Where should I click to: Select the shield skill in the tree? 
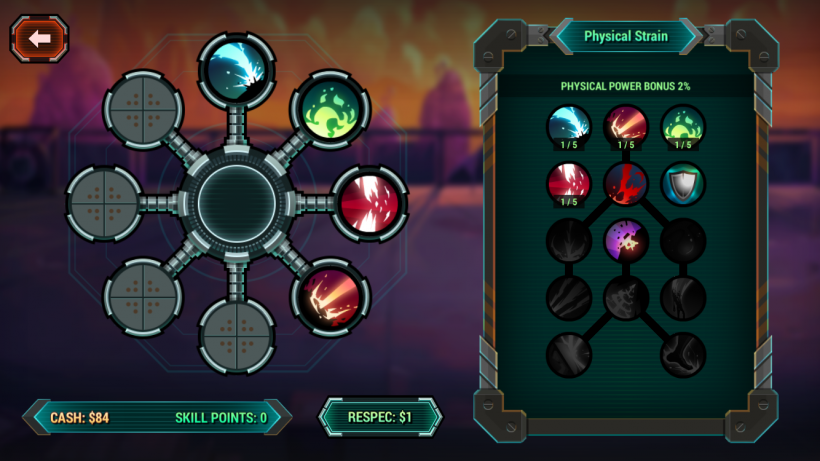[683, 184]
